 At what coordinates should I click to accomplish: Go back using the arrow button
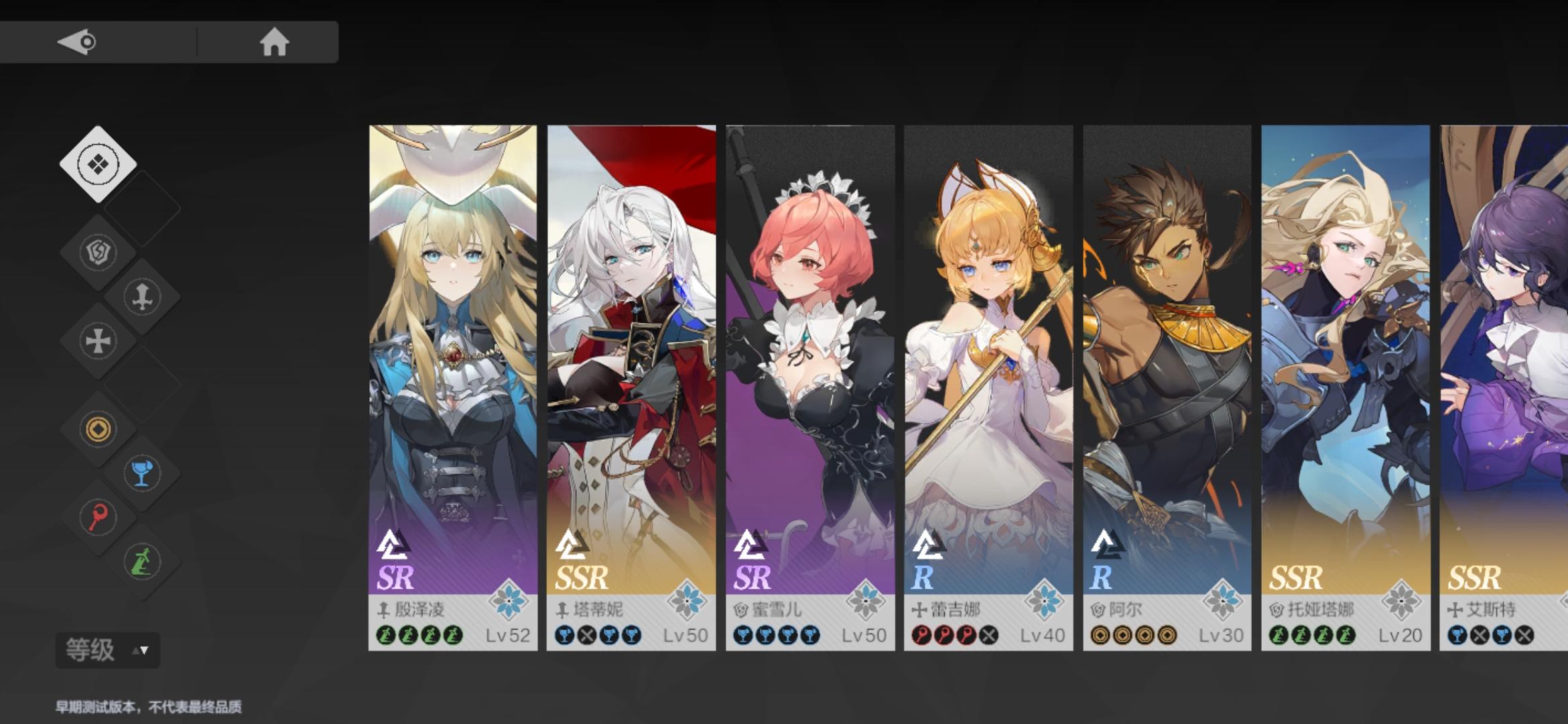click(78, 42)
